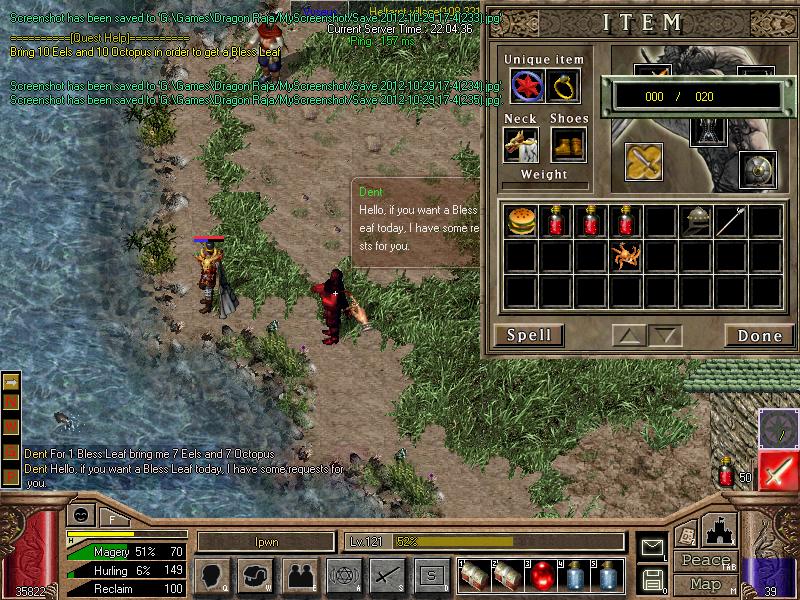
Task: Select the equipped sword weapon slot
Action: (x=644, y=162)
